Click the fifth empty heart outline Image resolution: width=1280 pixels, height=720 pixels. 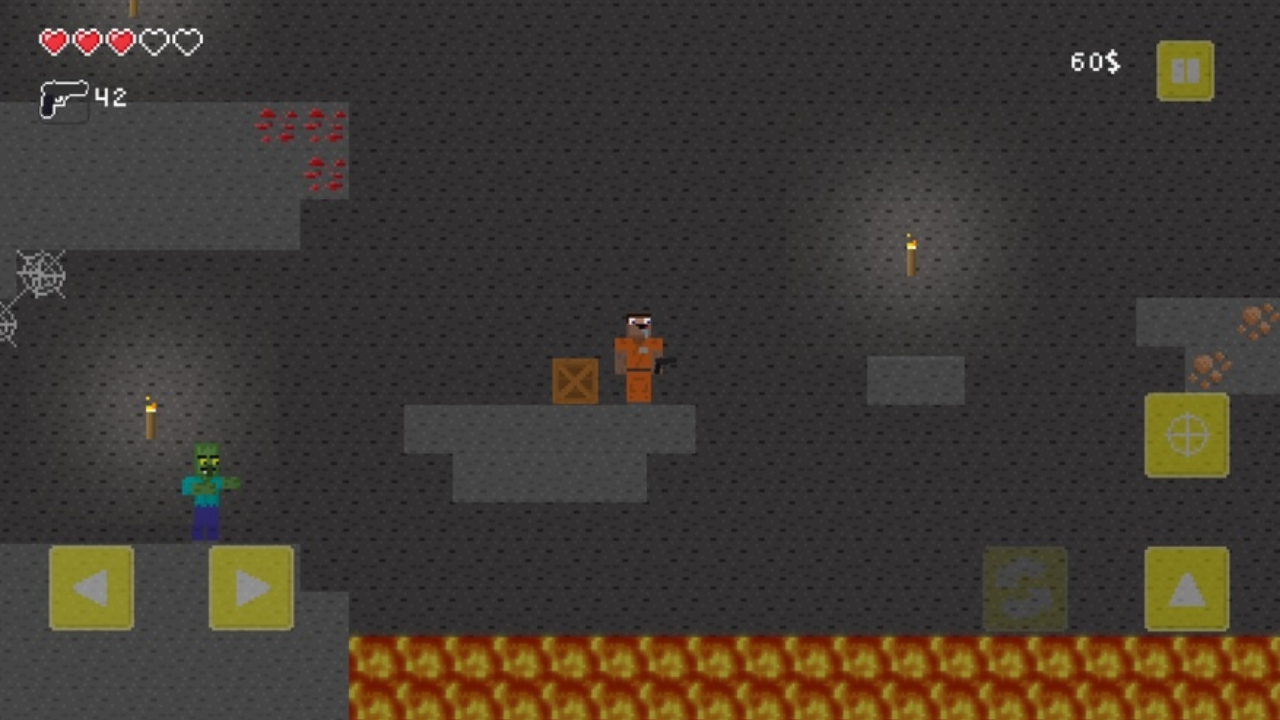coord(190,42)
